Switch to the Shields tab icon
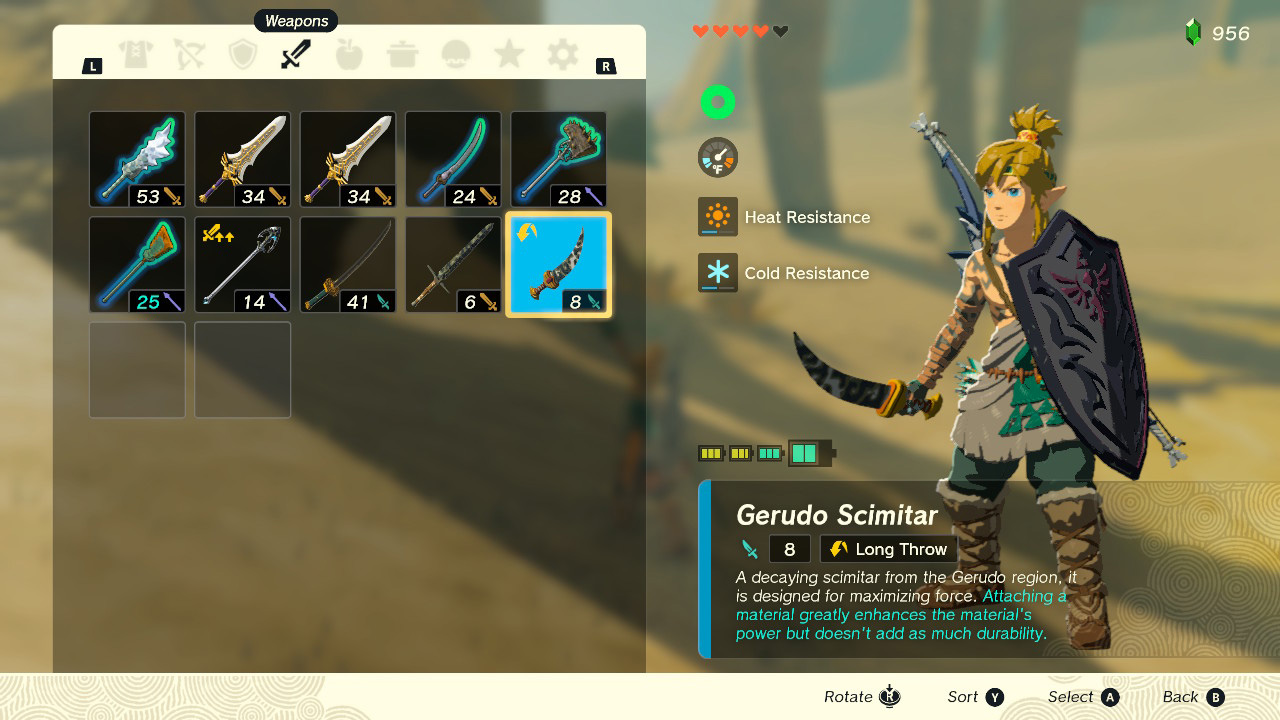This screenshot has width=1280, height=720. pos(243,54)
